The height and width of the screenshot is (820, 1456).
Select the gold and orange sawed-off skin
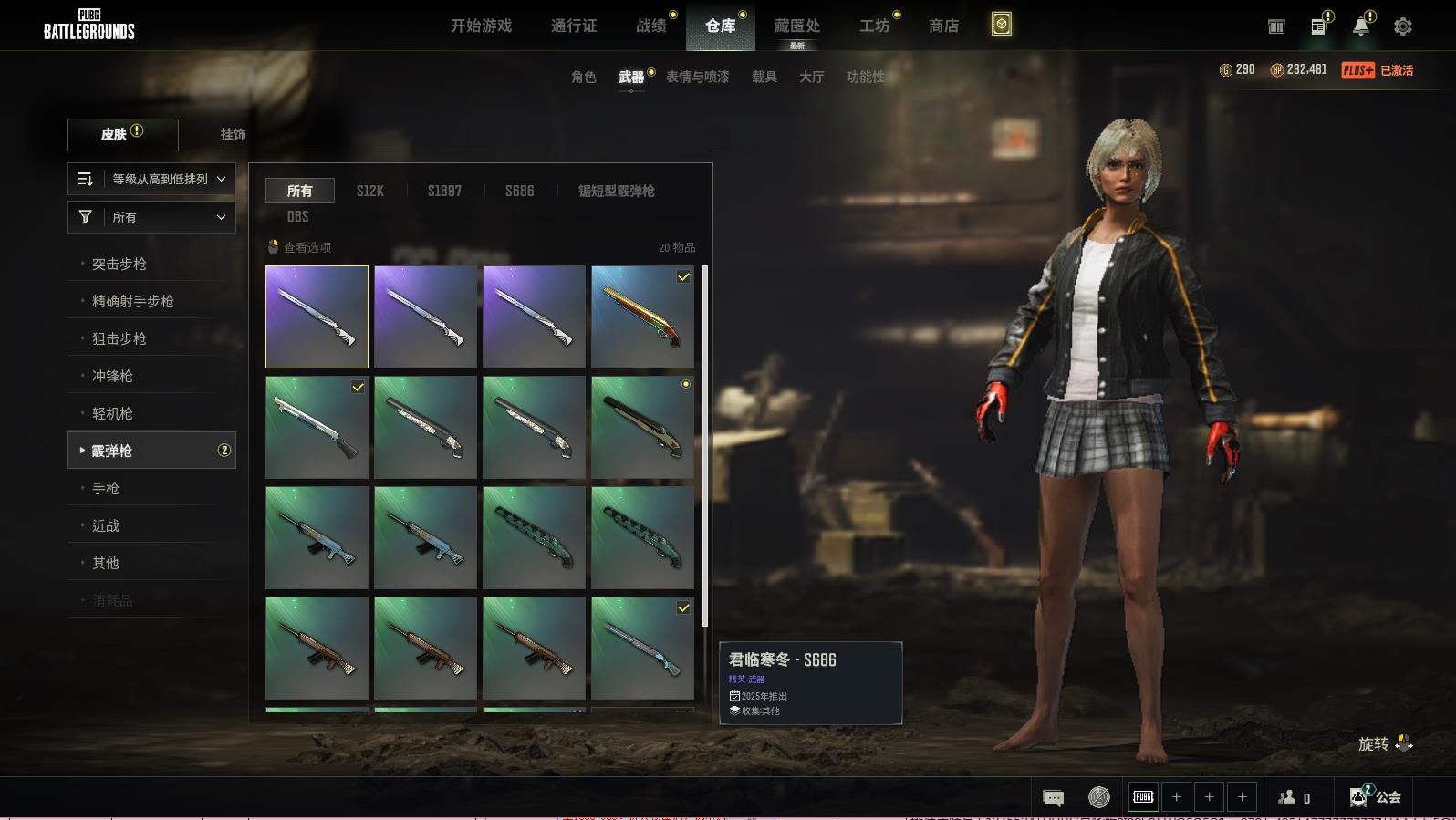pos(642,317)
